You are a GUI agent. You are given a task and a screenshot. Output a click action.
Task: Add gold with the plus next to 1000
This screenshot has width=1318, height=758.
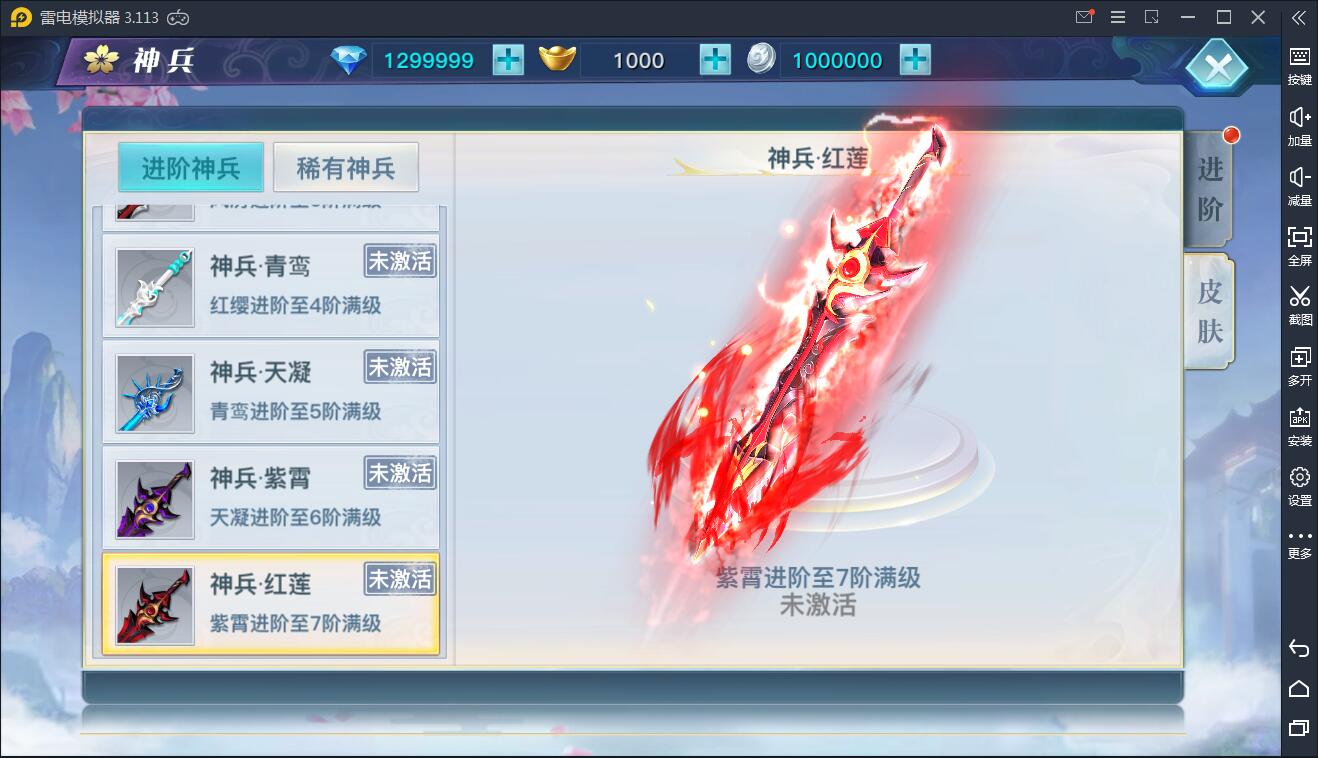[x=712, y=60]
